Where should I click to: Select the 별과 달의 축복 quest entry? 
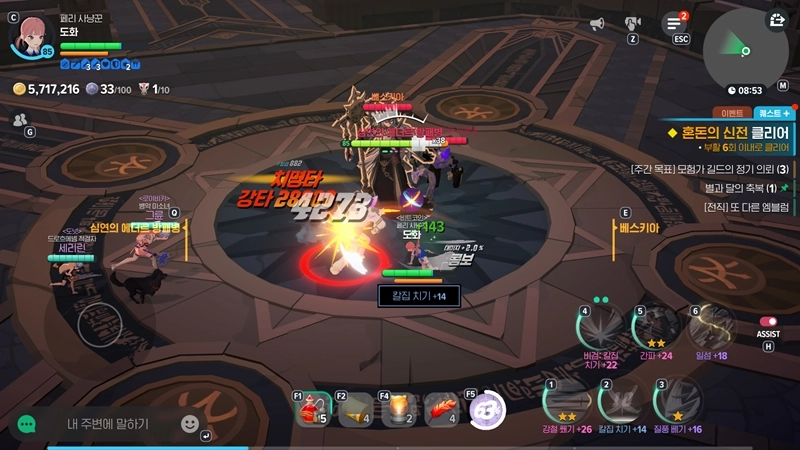pos(738,187)
